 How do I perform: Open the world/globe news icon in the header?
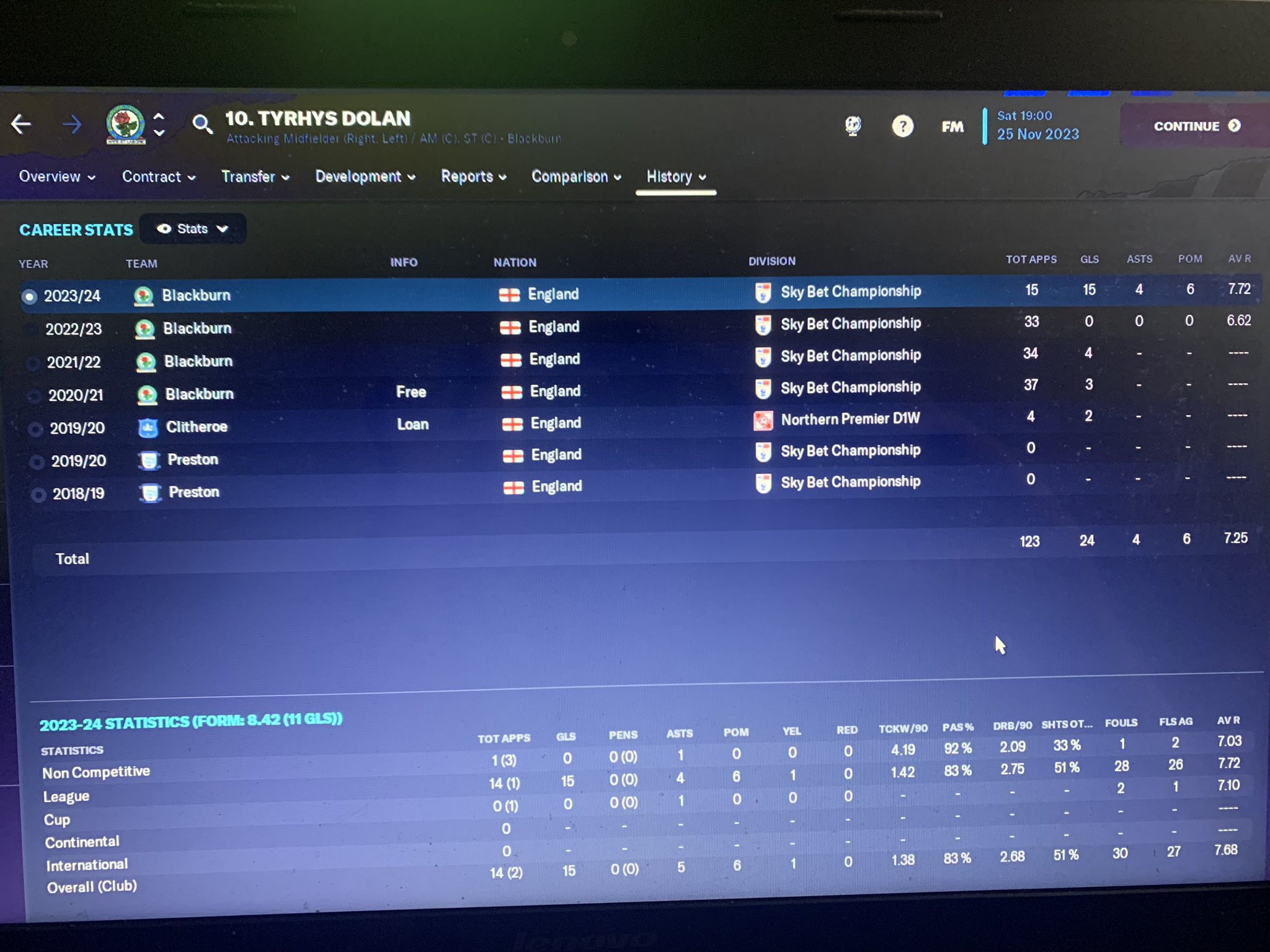pyautogui.click(x=854, y=125)
